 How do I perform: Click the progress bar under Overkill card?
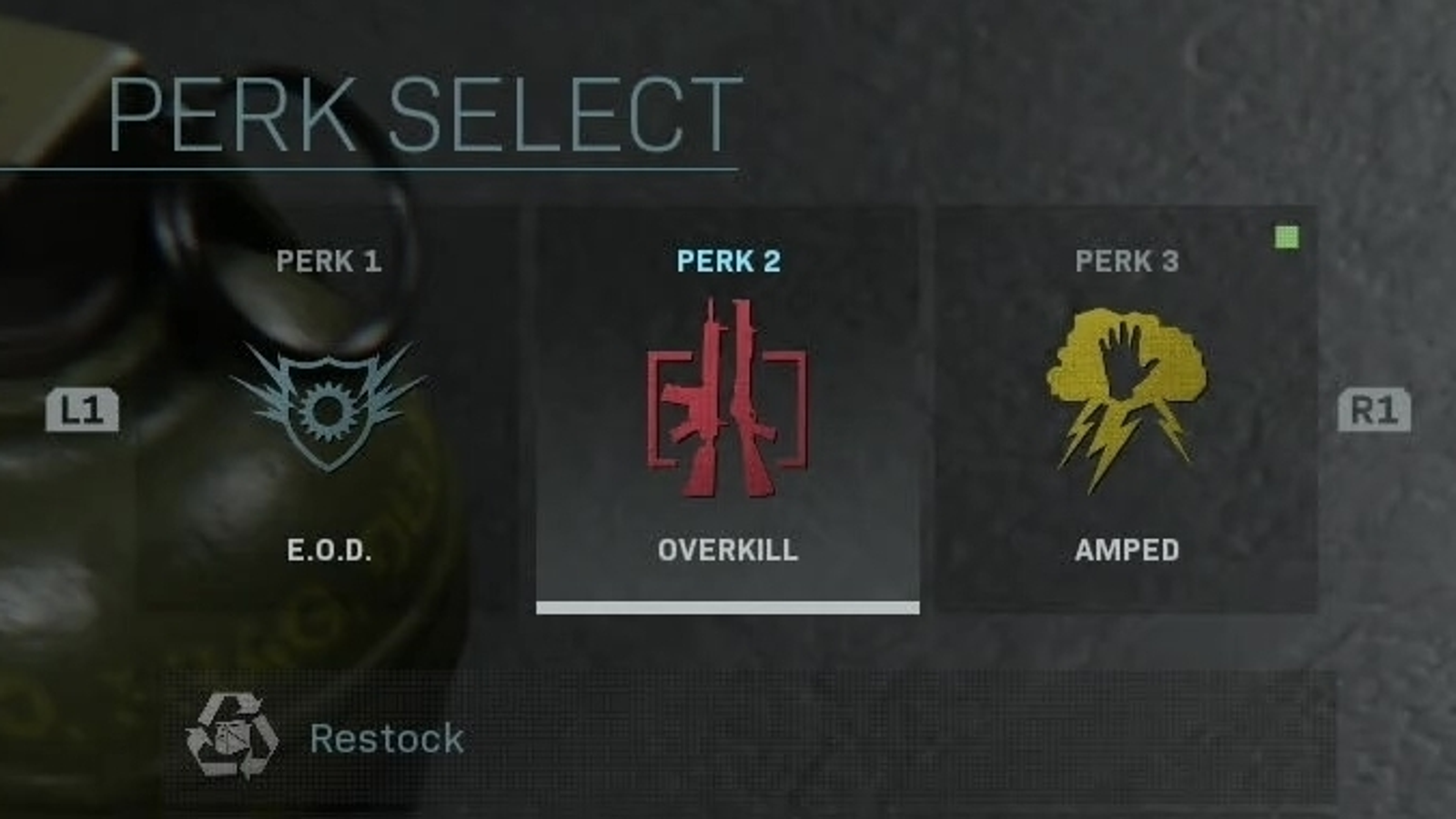coord(728,606)
